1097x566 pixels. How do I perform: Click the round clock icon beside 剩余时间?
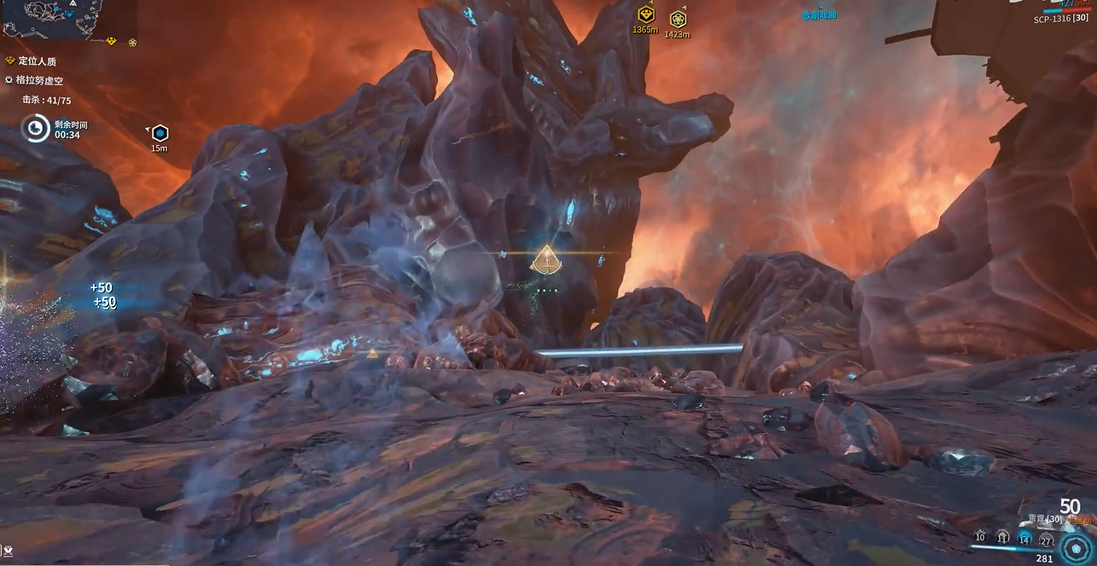click(37, 128)
